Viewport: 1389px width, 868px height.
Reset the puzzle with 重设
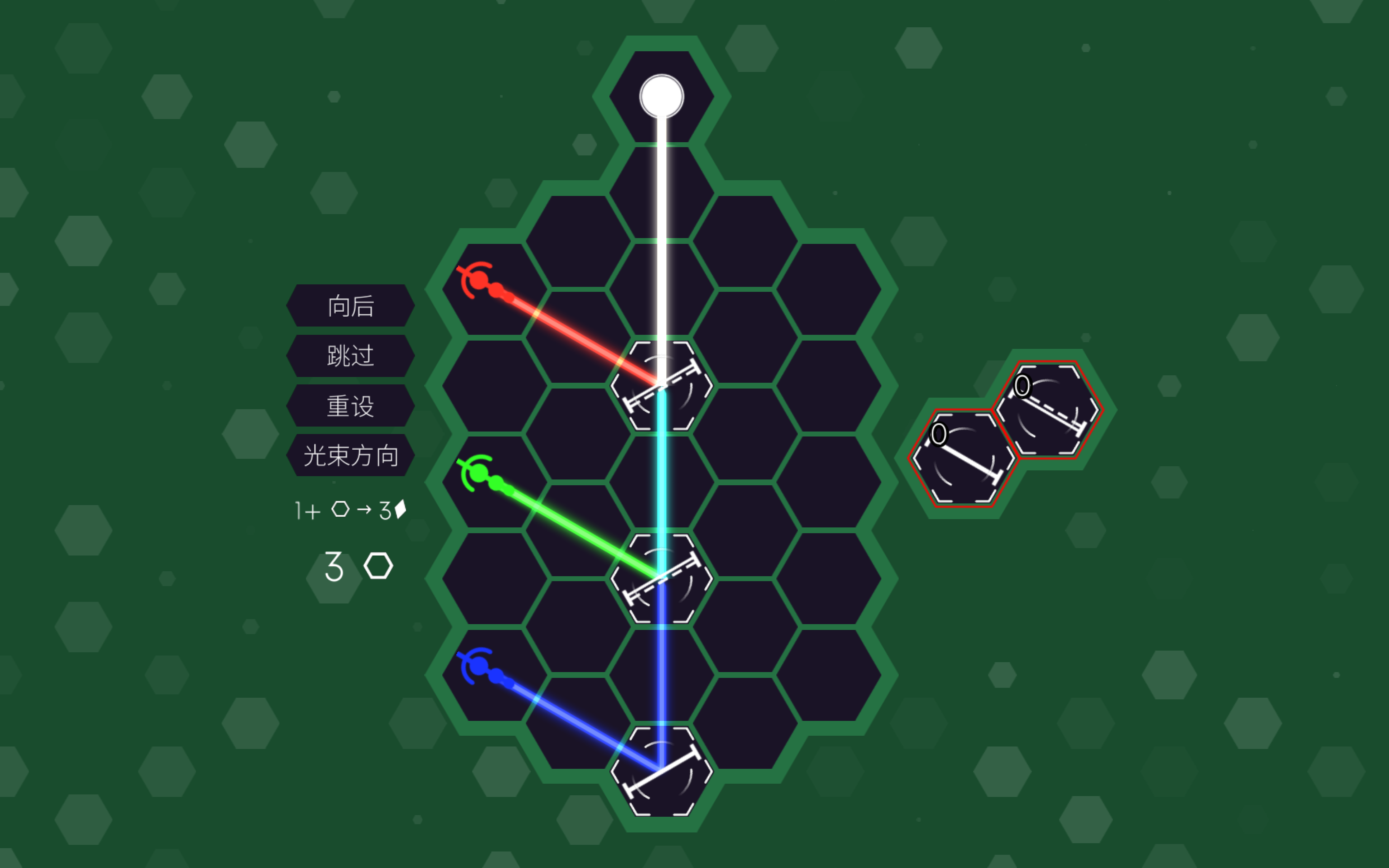pos(350,406)
